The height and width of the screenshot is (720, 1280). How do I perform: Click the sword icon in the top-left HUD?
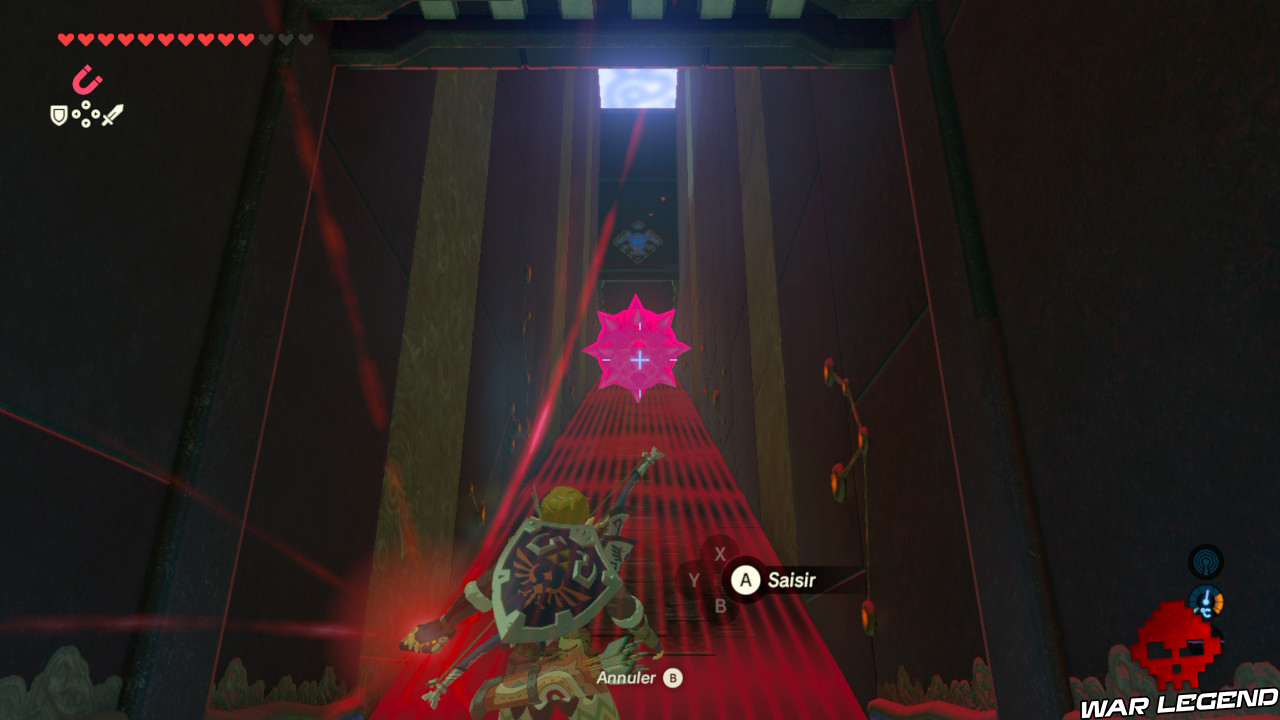(x=112, y=113)
